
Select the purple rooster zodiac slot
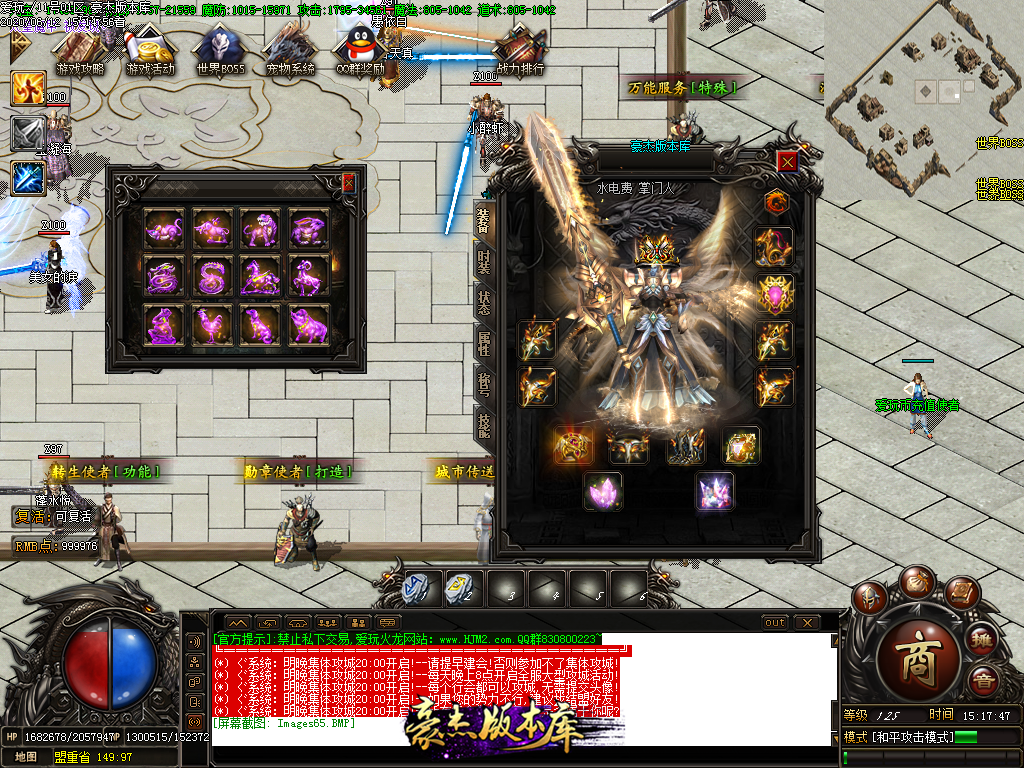point(212,325)
